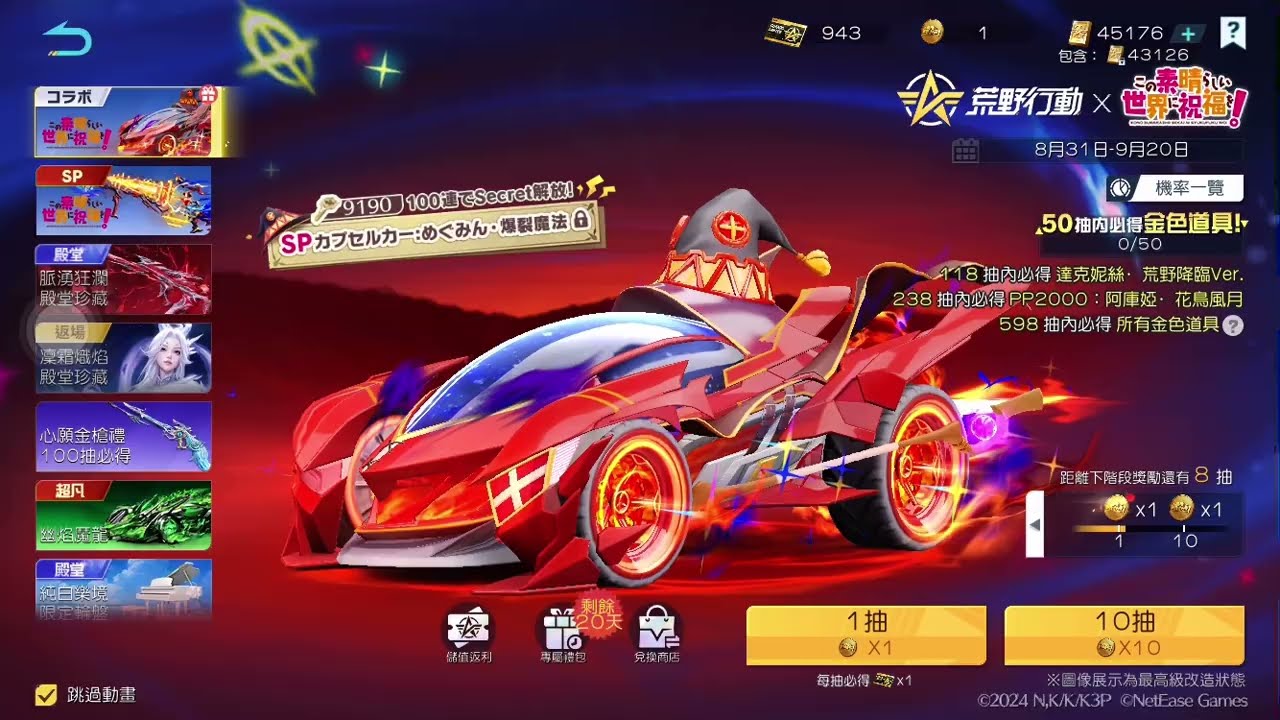
Task: Switch to the SP weapon tab
Action: [x=122, y=200]
